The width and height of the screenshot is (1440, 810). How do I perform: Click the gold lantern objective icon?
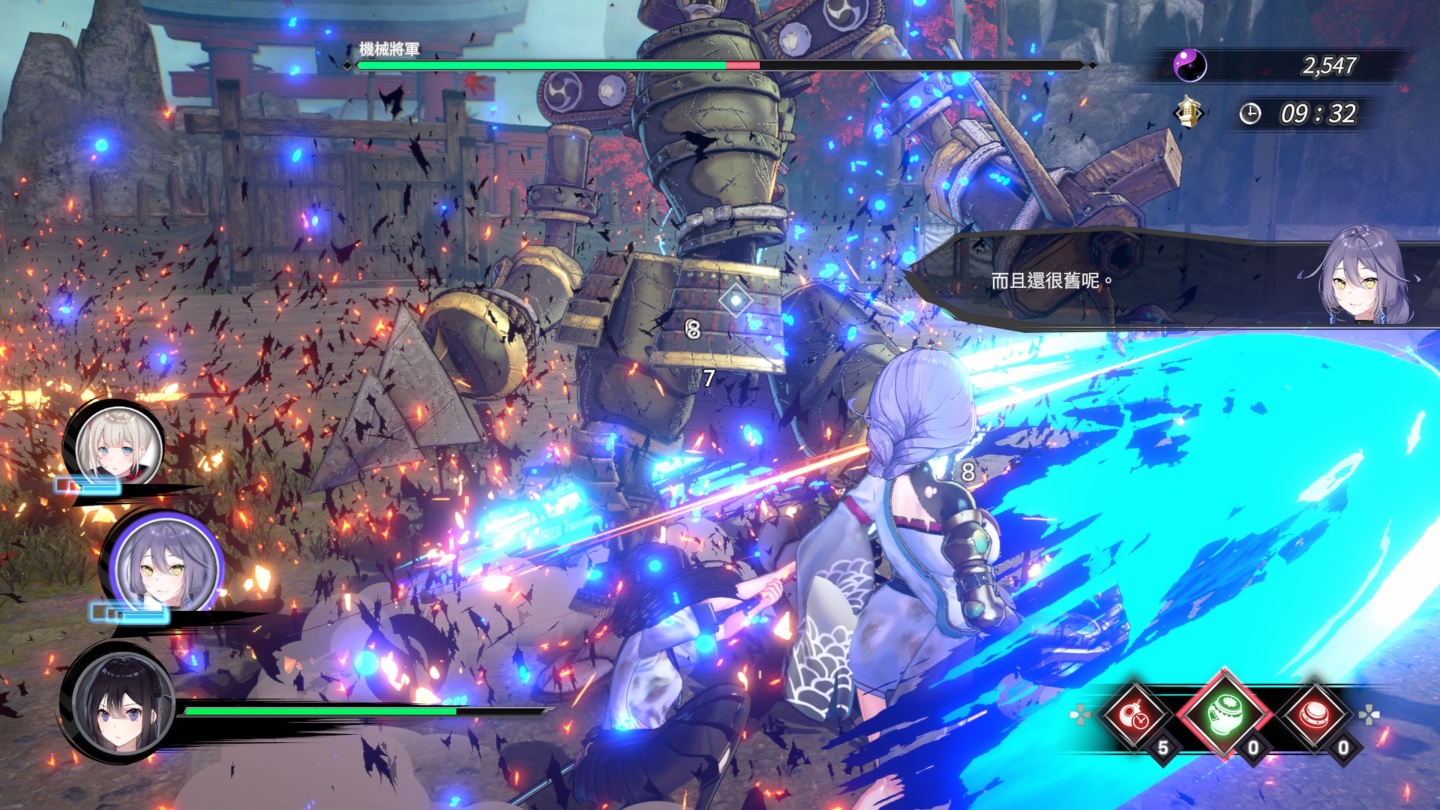[1188, 114]
